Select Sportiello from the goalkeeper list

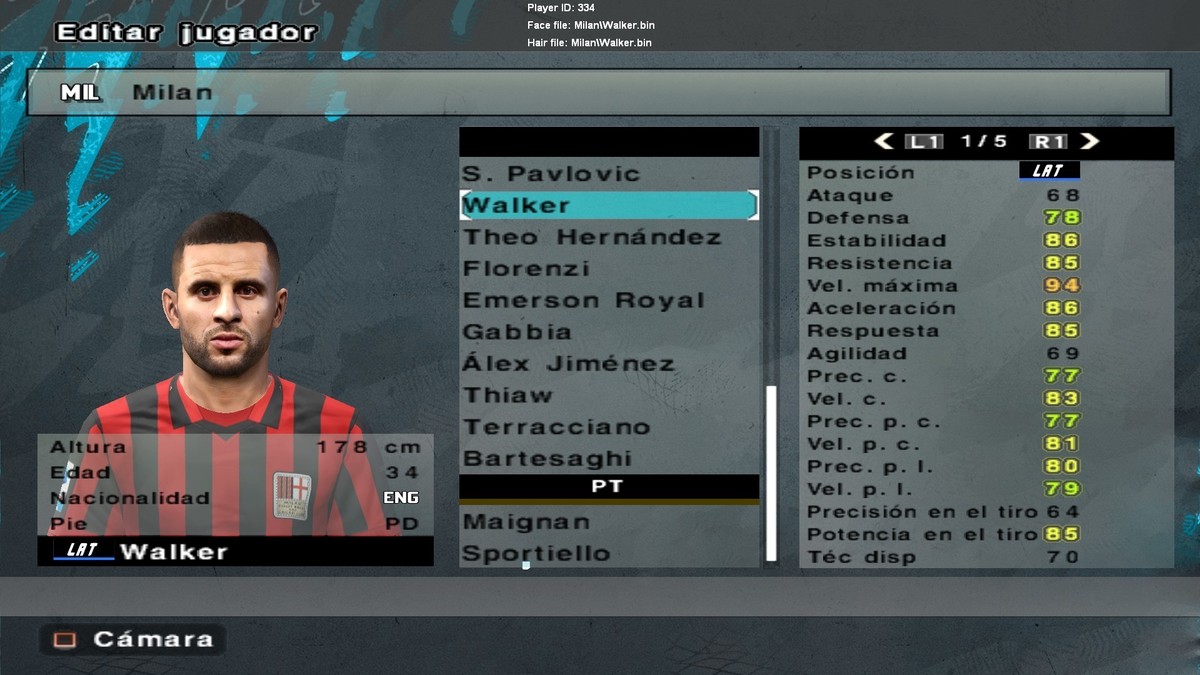click(536, 554)
